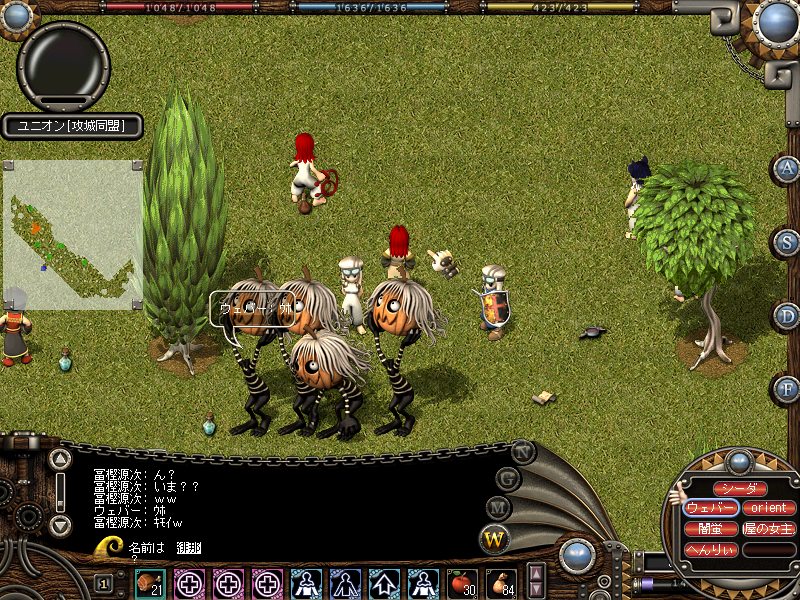This screenshot has width=800, height=600.
Task: Open the N chat channel tab
Action: [x=523, y=451]
